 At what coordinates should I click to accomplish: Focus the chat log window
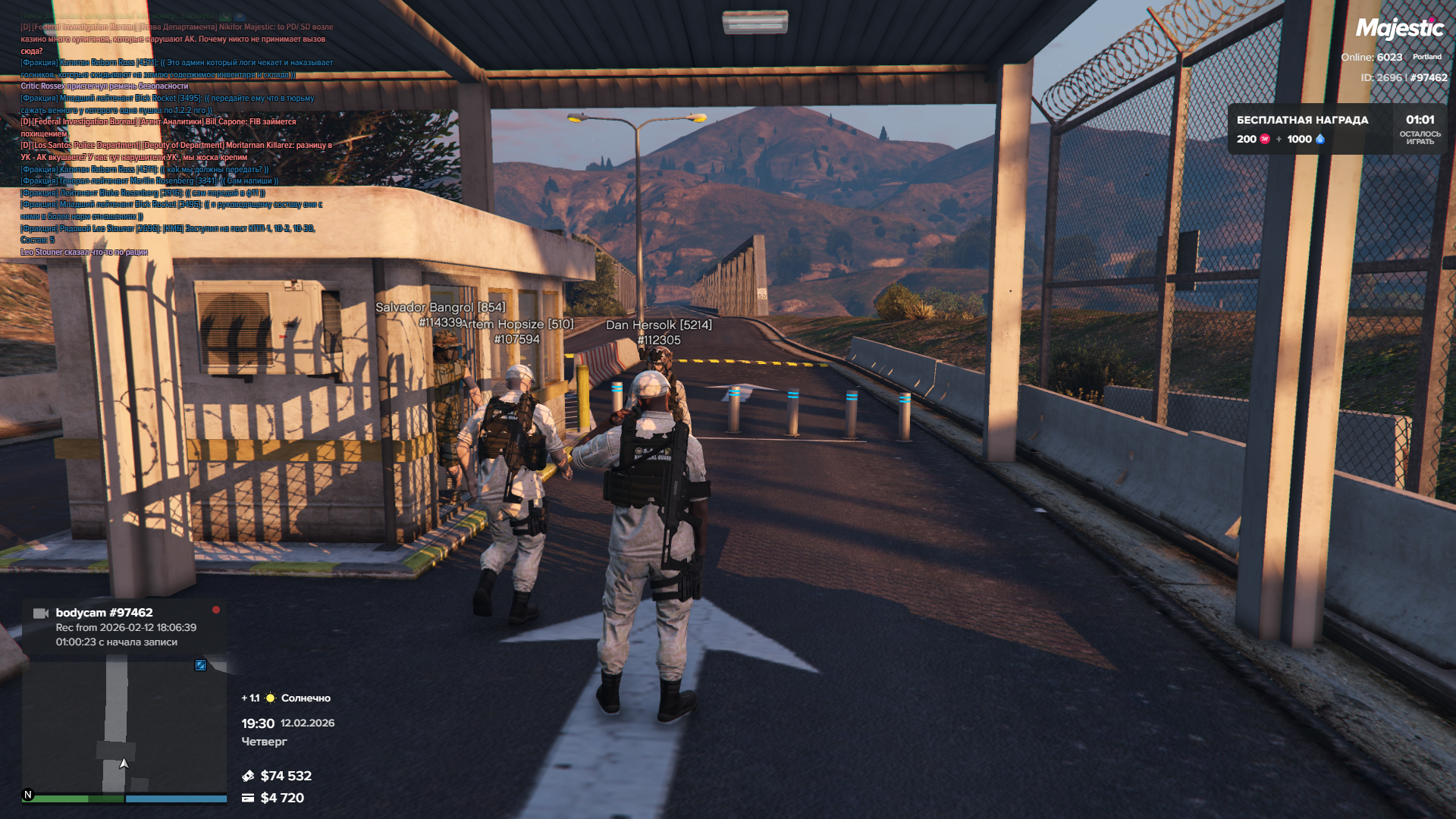tap(176, 133)
